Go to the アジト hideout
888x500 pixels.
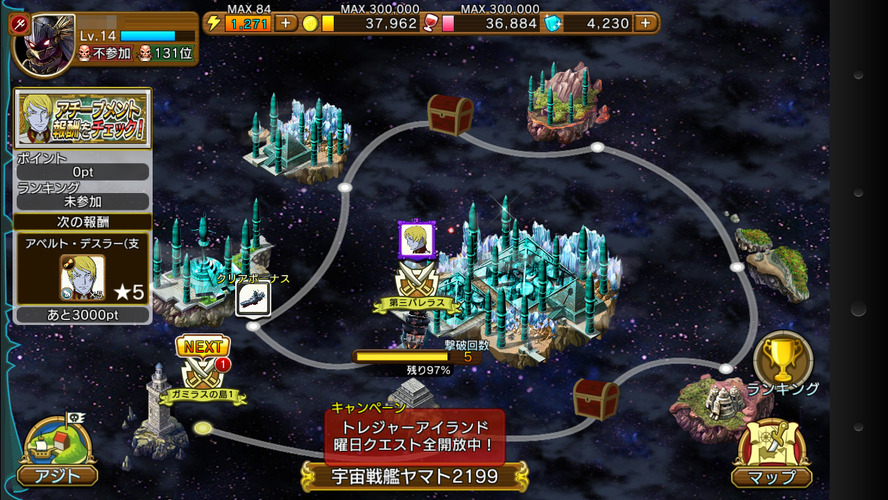coord(59,452)
